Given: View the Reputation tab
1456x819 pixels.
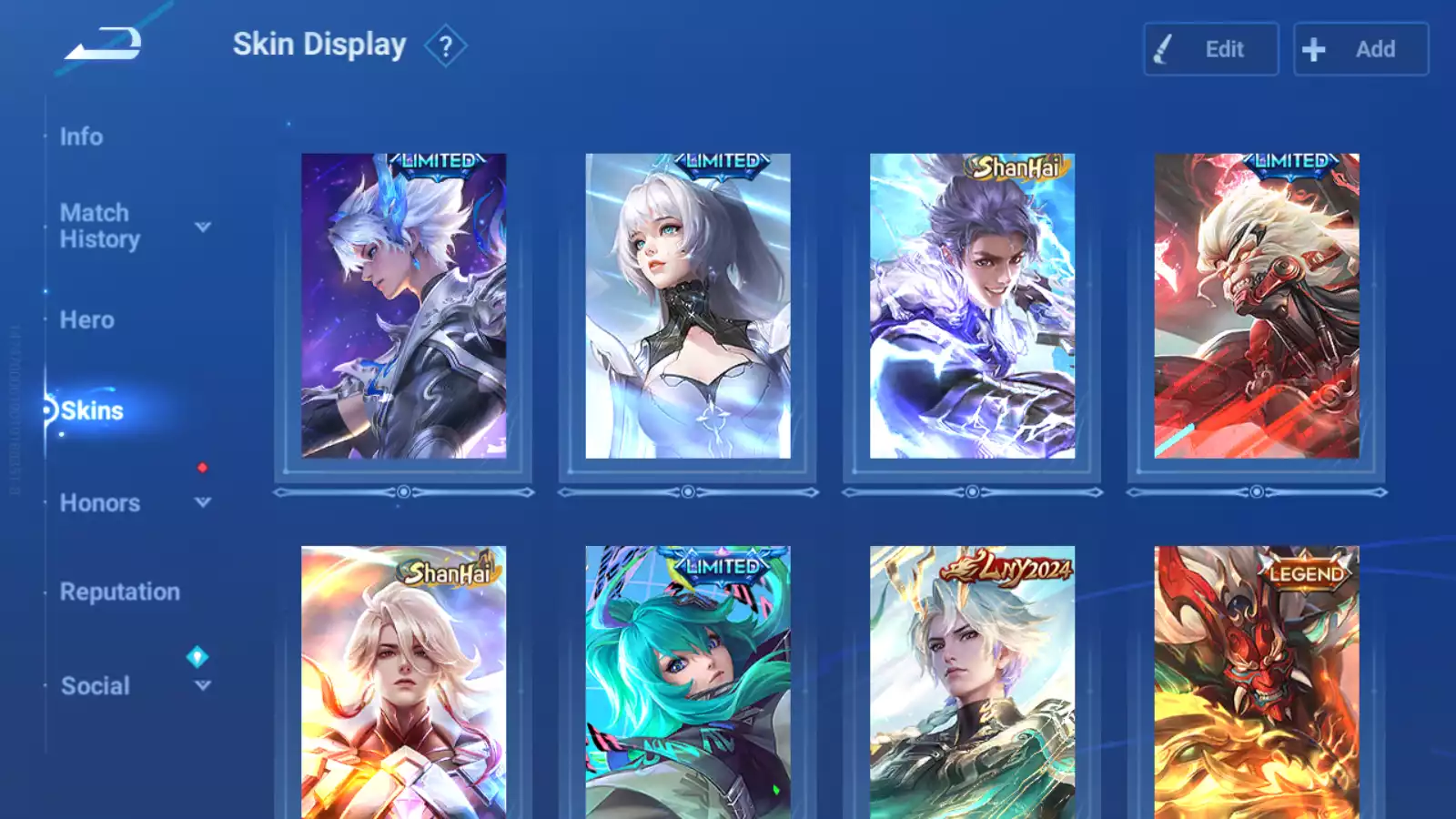Looking at the screenshot, I should click(120, 591).
